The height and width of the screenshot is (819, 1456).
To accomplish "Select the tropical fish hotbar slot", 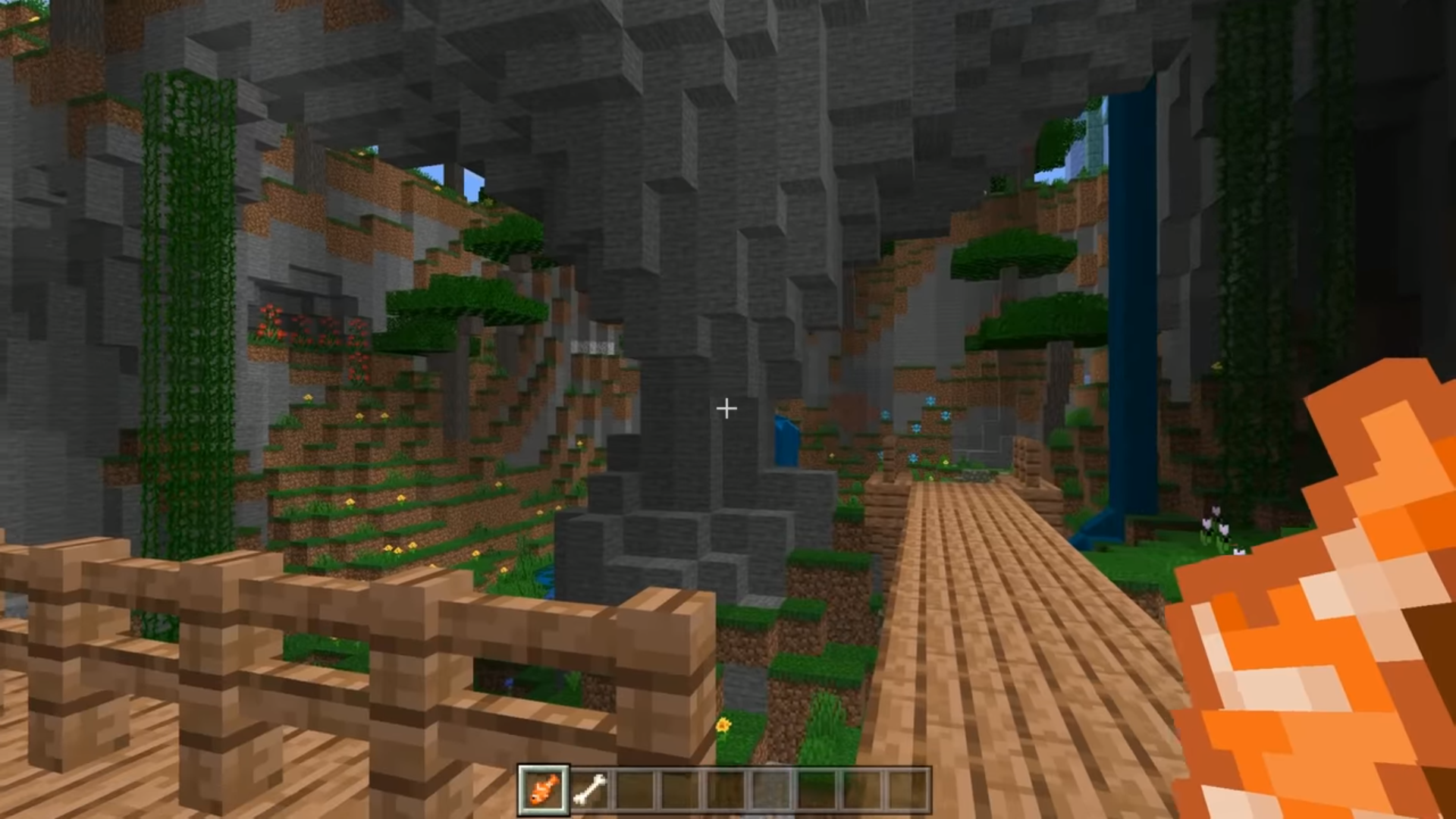I will (x=543, y=789).
